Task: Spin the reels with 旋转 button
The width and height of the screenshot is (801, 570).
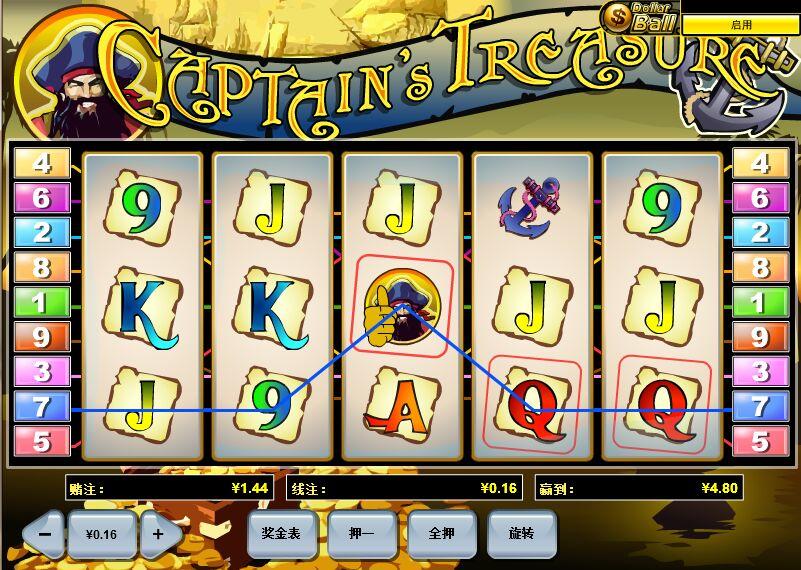Action: point(521,534)
